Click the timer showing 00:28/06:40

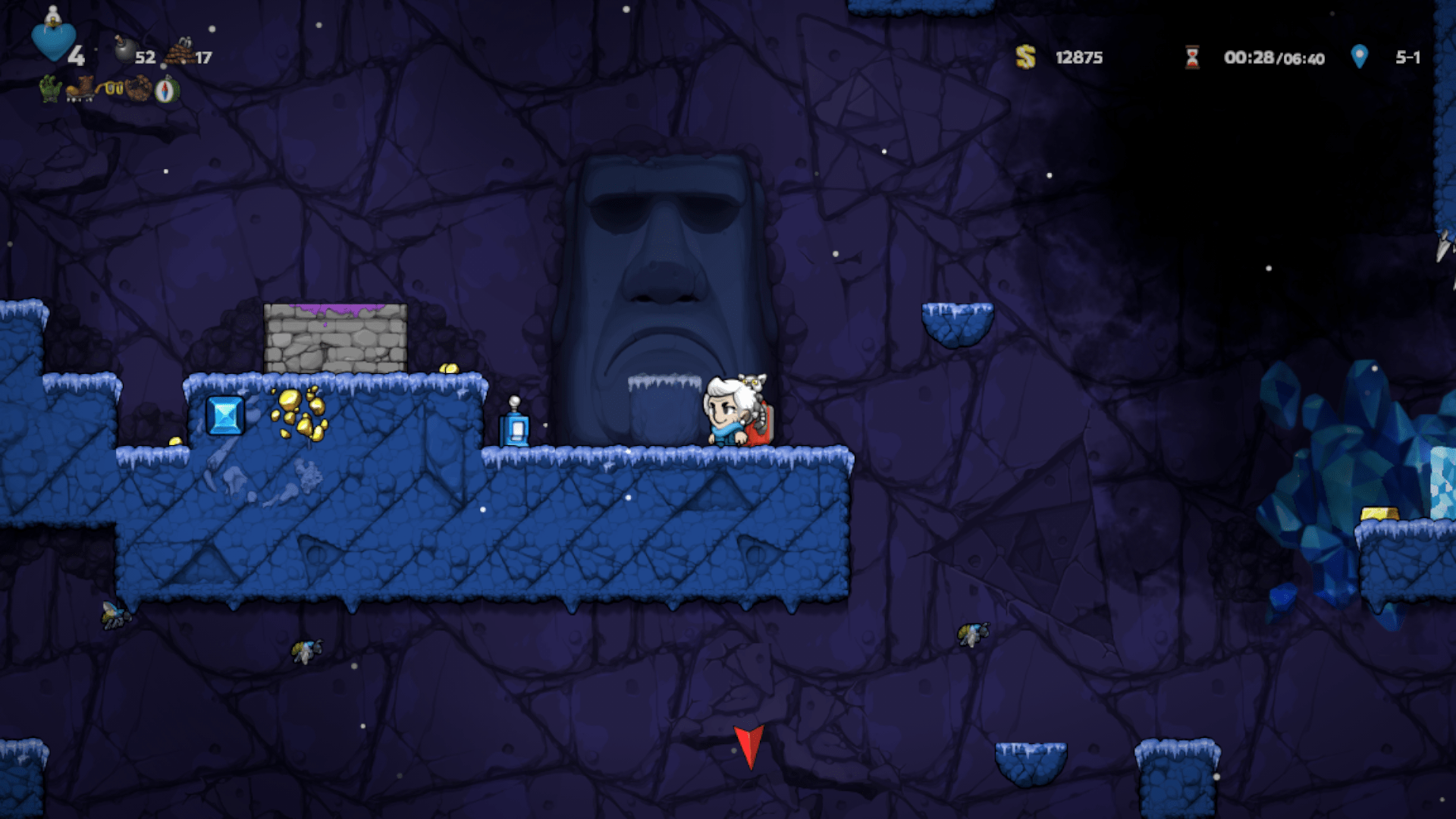pyautogui.click(x=1272, y=58)
